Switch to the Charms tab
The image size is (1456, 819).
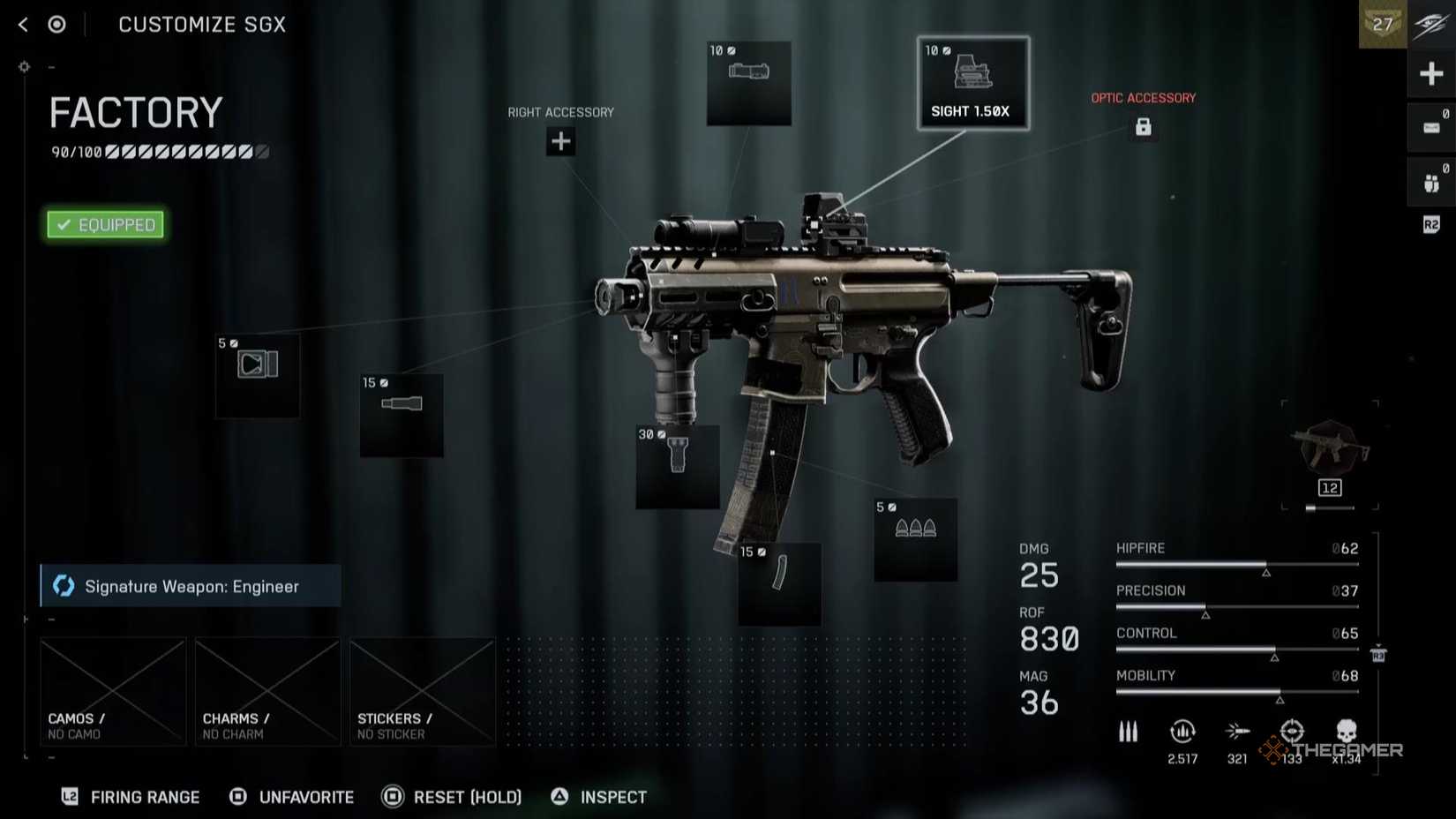(267, 691)
